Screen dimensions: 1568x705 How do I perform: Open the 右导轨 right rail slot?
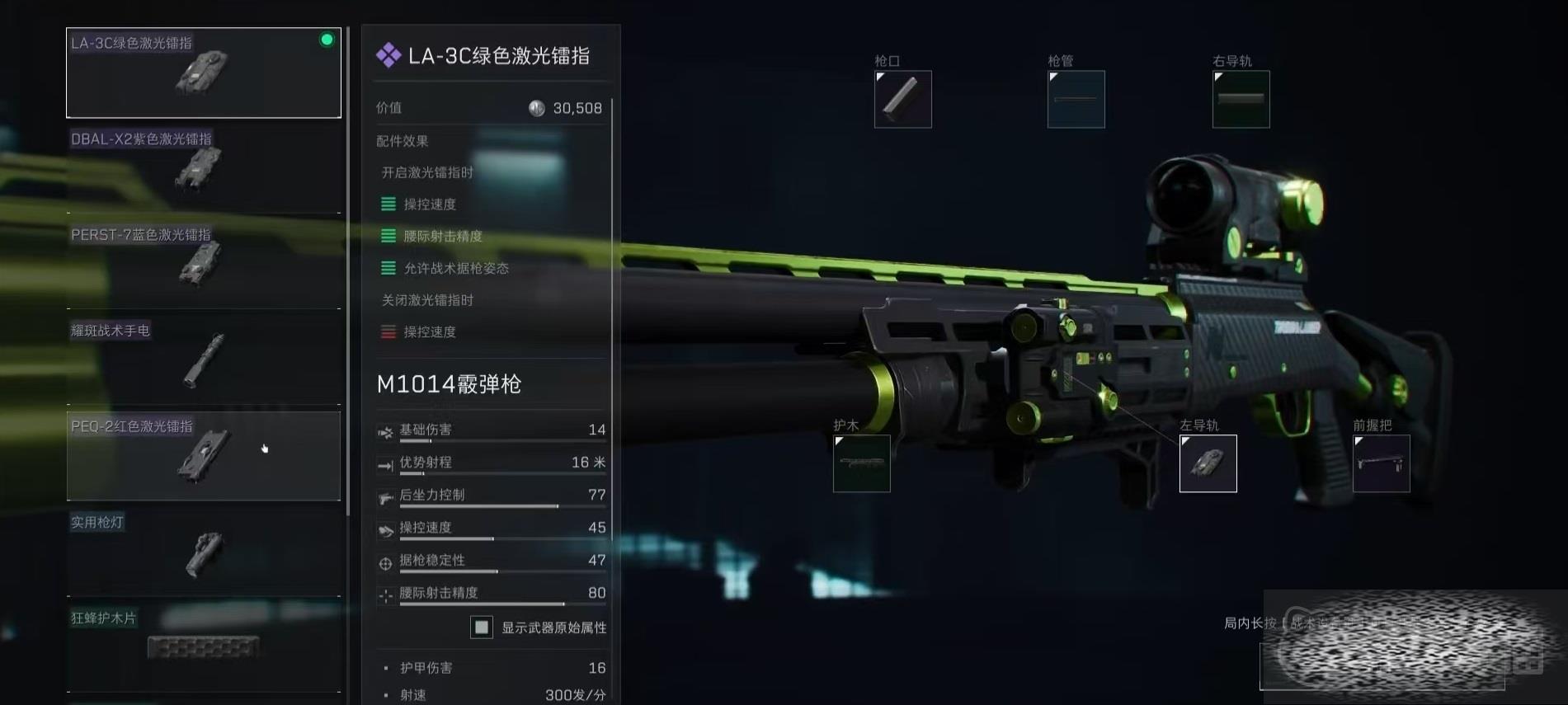coord(1241,99)
